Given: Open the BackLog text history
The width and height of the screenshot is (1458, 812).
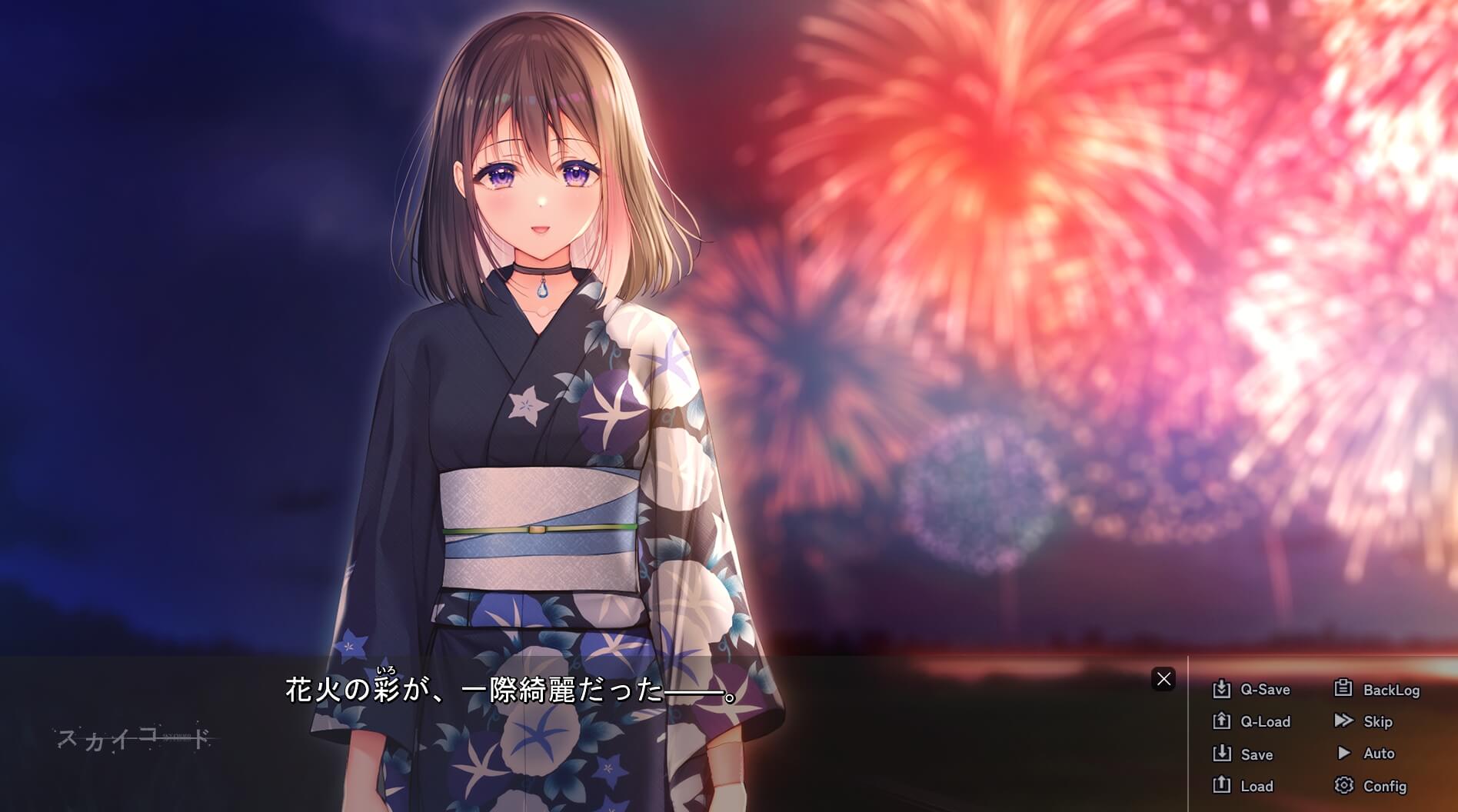Looking at the screenshot, I should pyautogui.click(x=1391, y=690).
